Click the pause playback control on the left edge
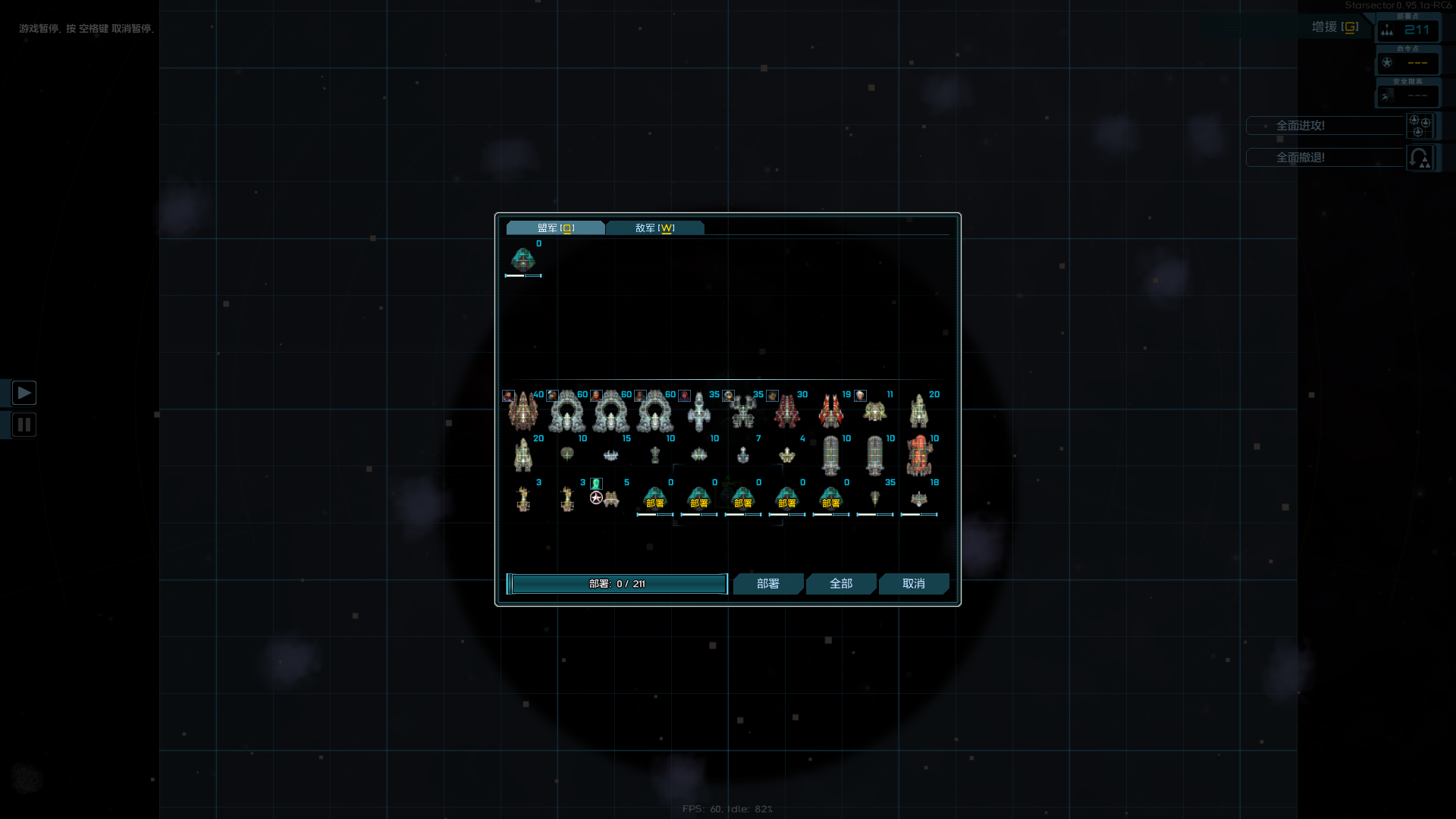Screen dimensions: 1456x819 24,425
